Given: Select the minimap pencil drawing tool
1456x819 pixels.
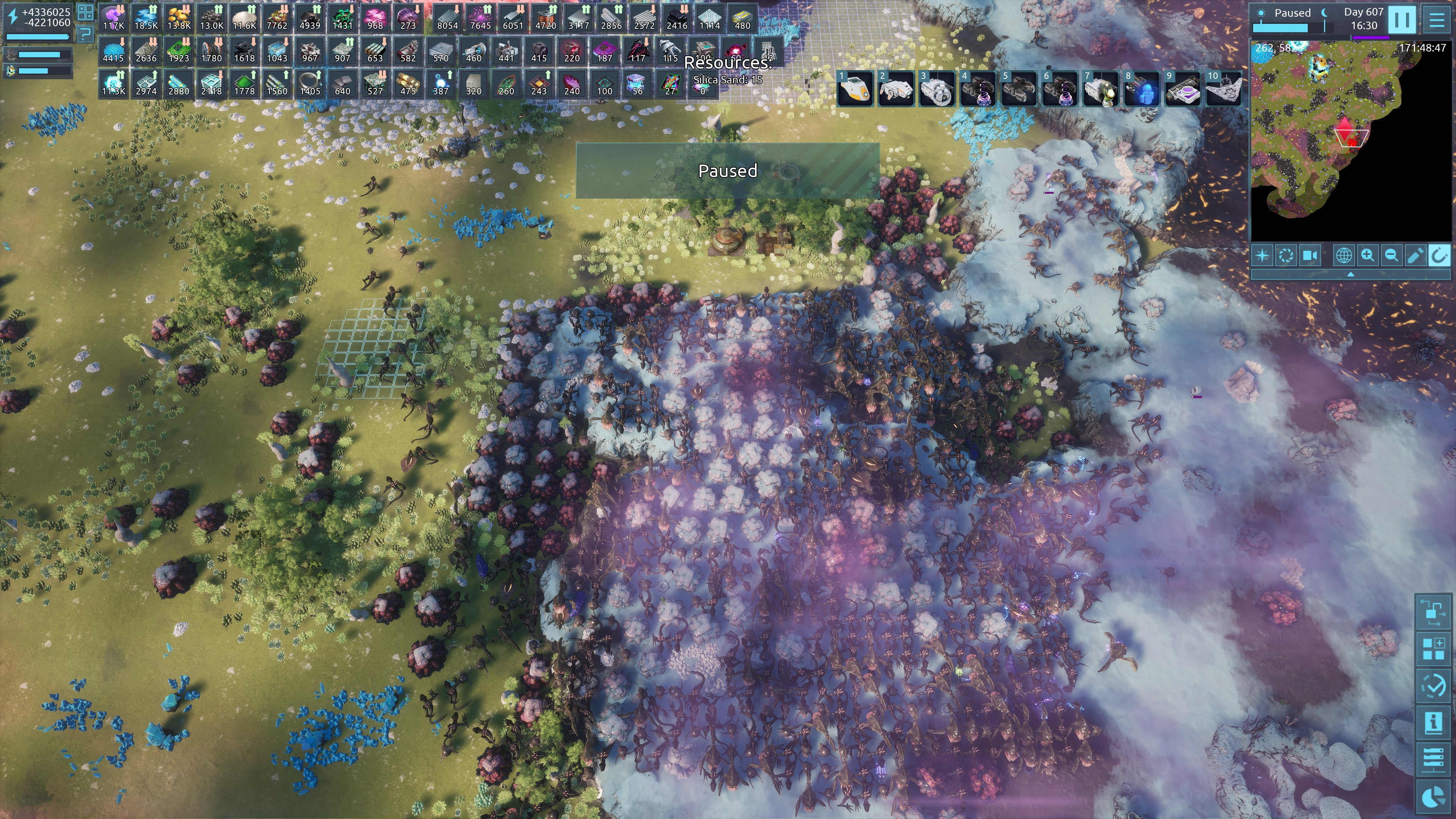Looking at the screenshot, I should point(1415,256).
